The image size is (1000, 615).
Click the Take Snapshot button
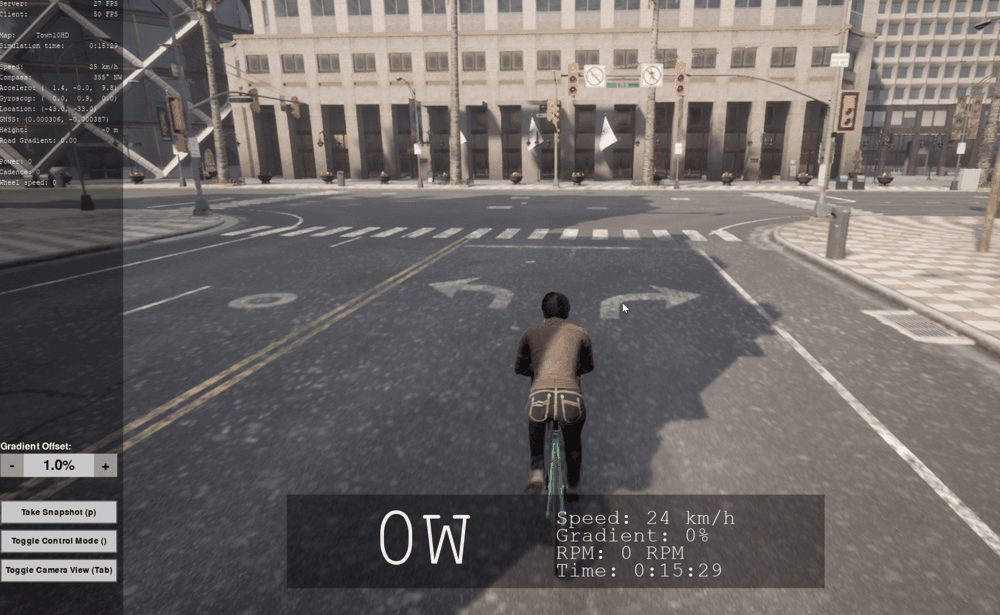coord(58,512)
